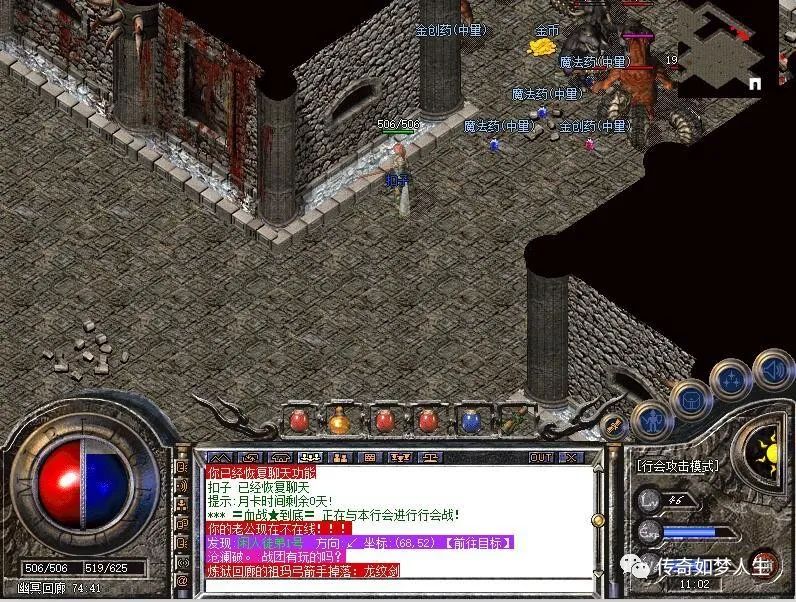Open the skills round button with stars
This screenshot has width=796, height=602.
[731, 380]
